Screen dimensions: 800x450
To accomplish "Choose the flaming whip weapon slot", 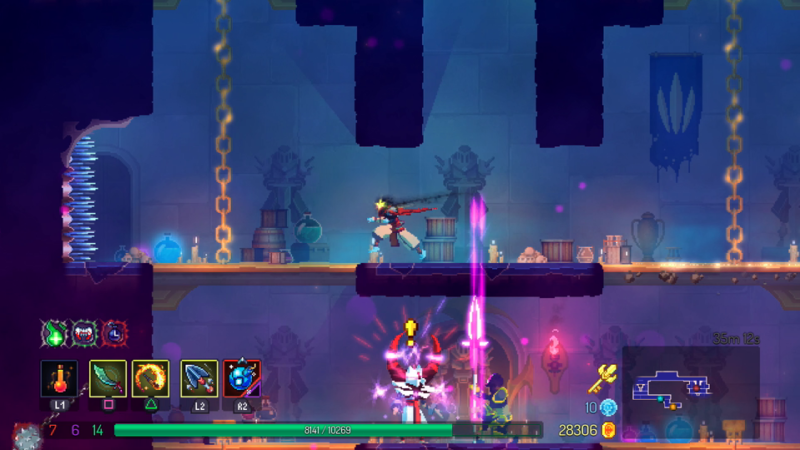I will click(150, 379).
